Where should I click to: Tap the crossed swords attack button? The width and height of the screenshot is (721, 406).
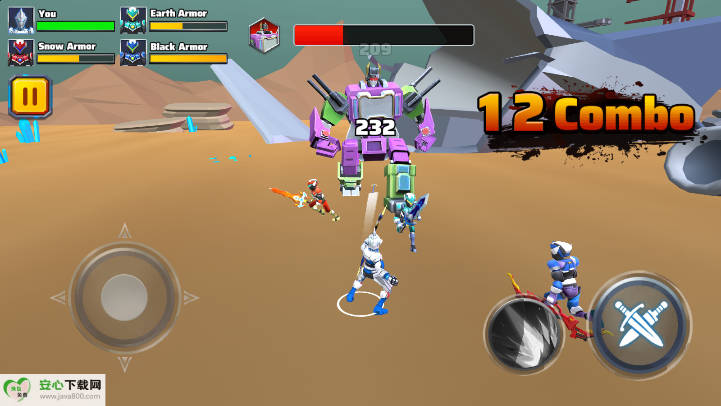tap(638, 324)
